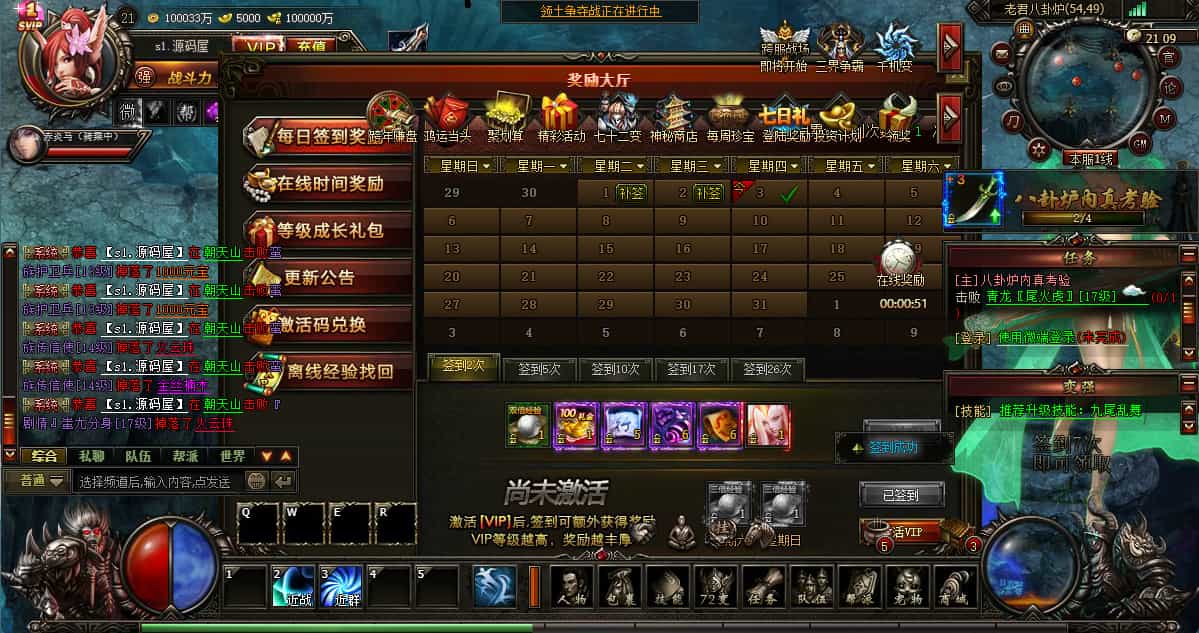Switch chat to the 世界 channel tab
Image resolution: width=1199 pixels, height=633 pixels.
(232, 456)
